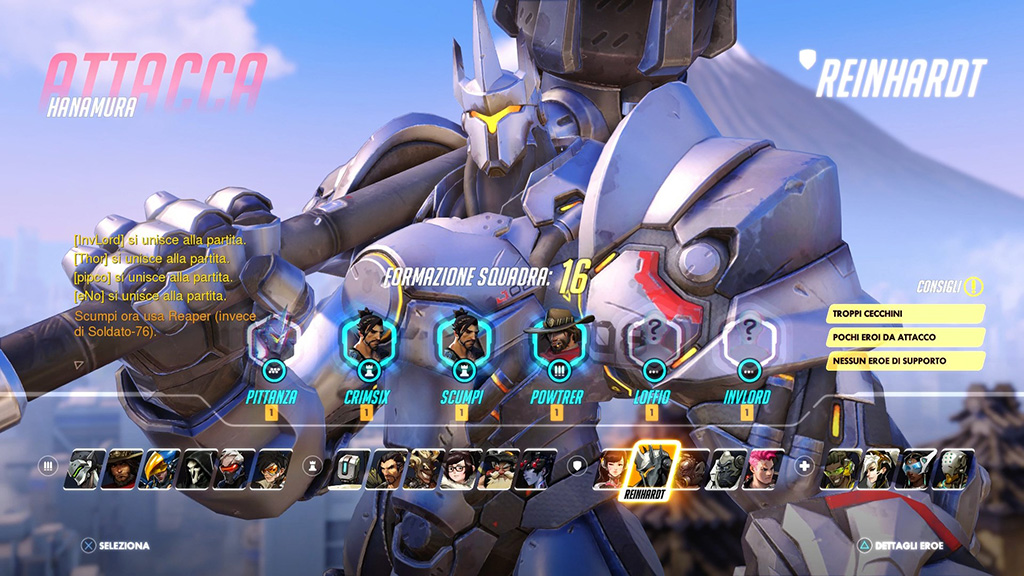This screenshot has width=1024, height=576.
Task: Pick Symmetra from the support heroes
Action: point(912,468)
